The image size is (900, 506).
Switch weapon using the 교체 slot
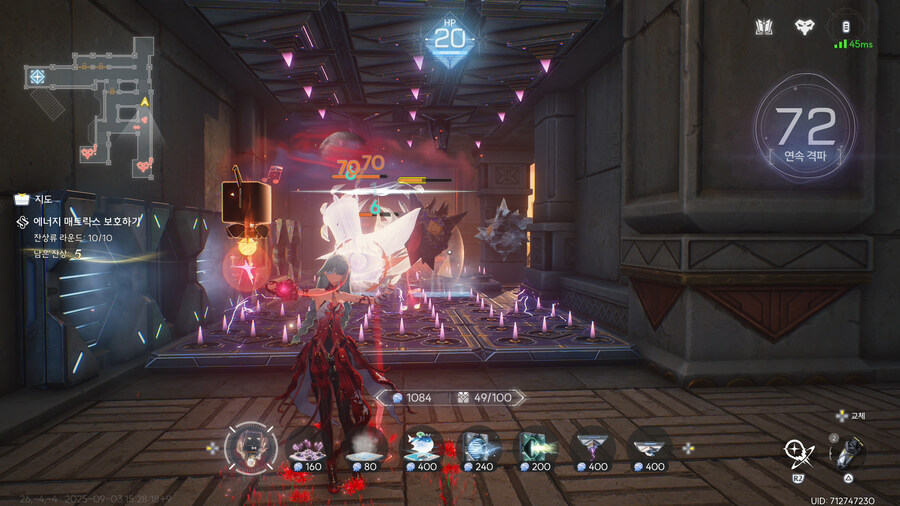click(846, 452)
